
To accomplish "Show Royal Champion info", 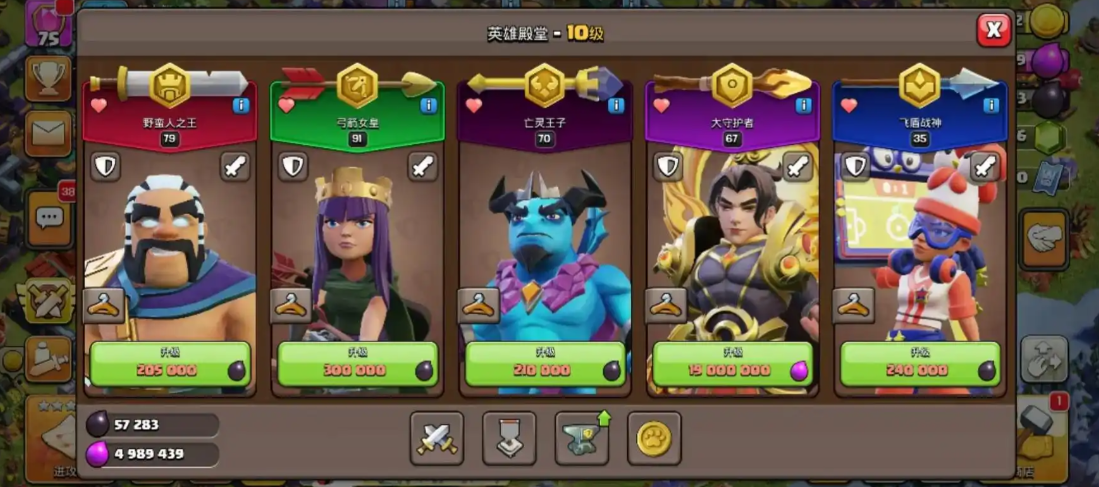I will click(x=991, y=105).
